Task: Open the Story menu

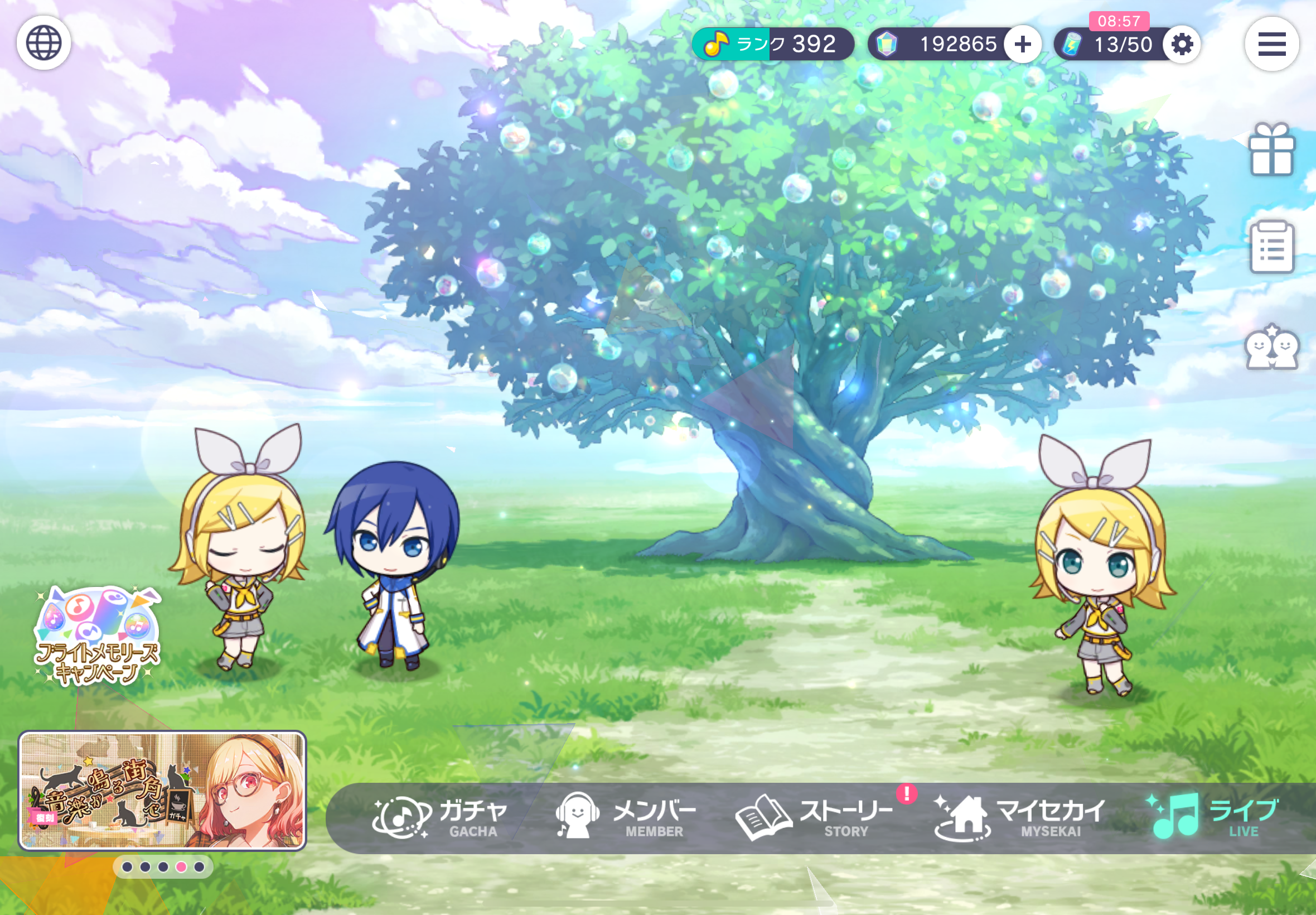Action: pos(815,817)
